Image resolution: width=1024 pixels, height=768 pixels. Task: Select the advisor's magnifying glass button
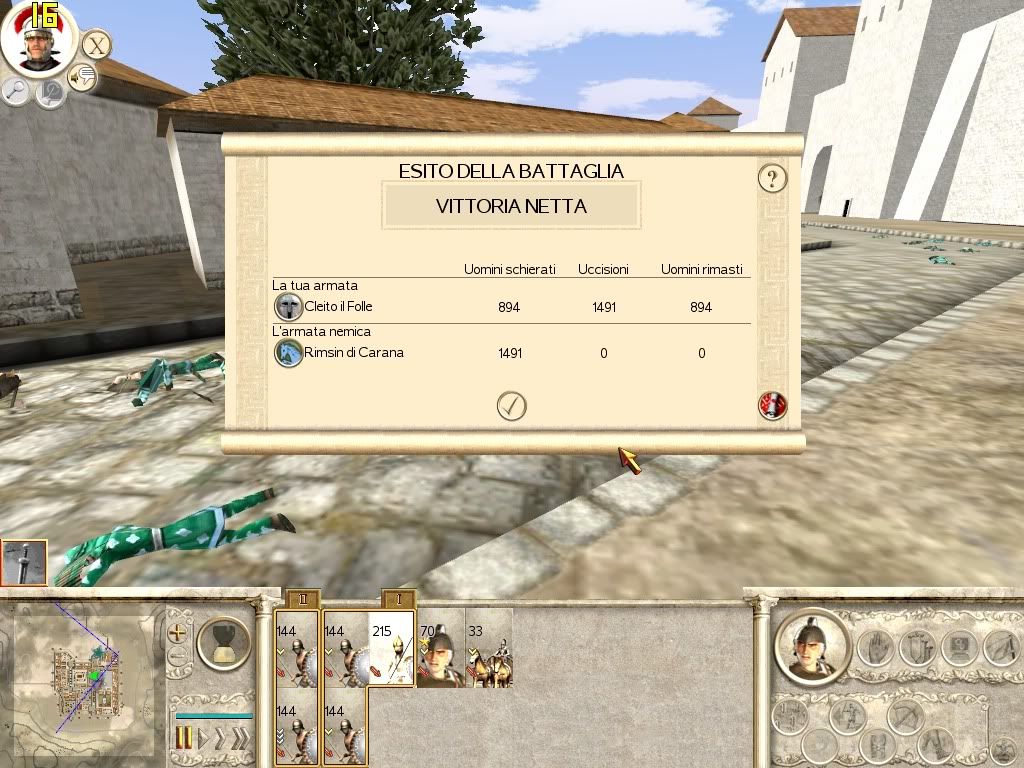[16, 91]
